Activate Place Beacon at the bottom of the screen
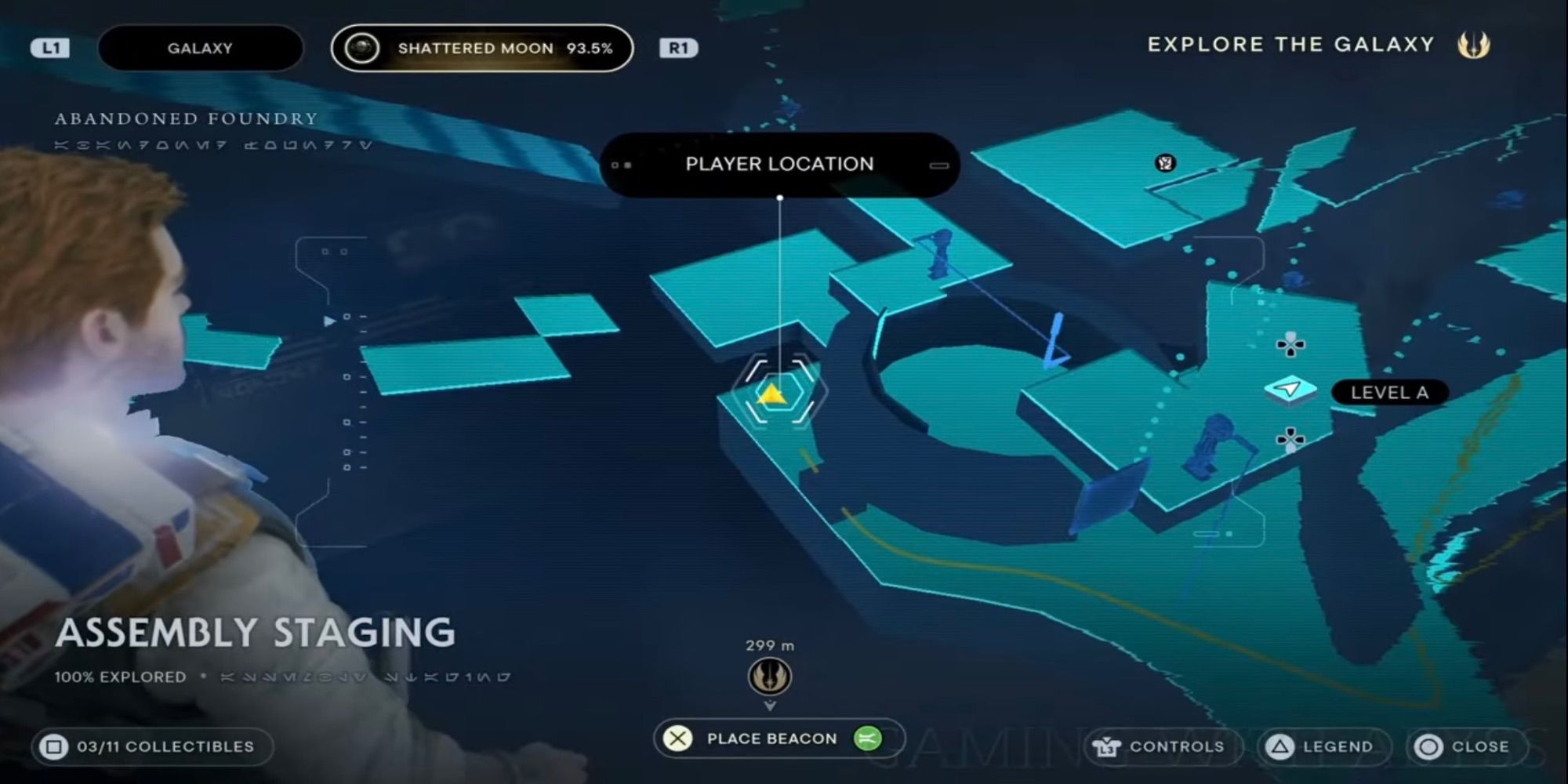This screenshot has height=784, width=1568. click(x=771, y=739)
